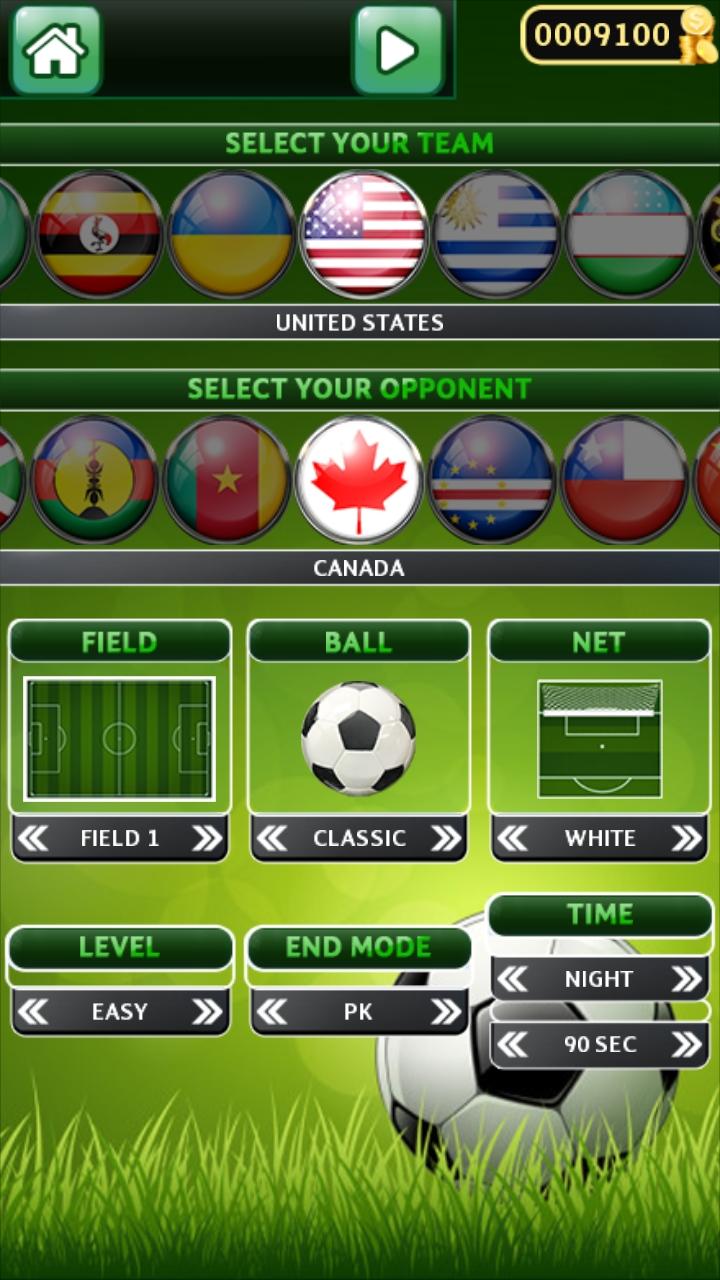Image resolution: width=720 pixels, height=1280 pixels.
Task: Pick the Ukraine flag for your team
Action: 231,234
